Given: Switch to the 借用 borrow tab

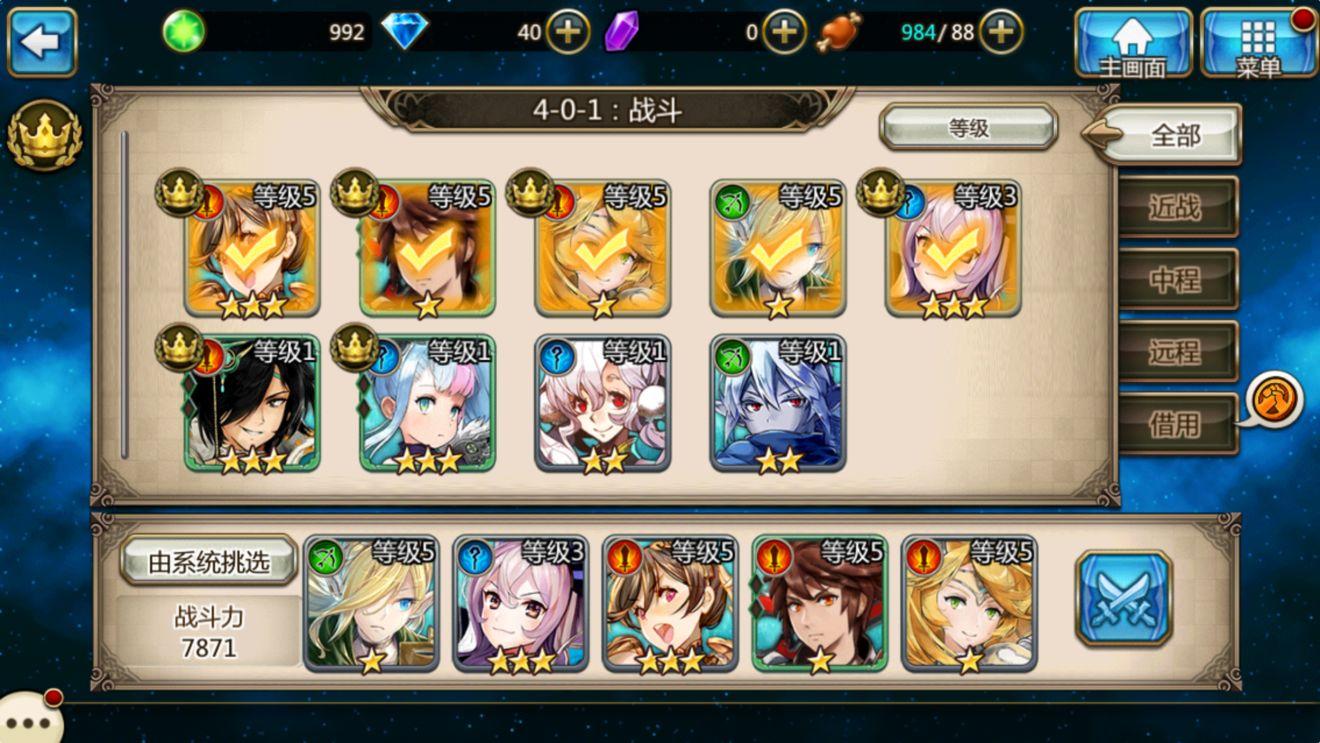Looking at the screenshot, I should coord(1176,424).
